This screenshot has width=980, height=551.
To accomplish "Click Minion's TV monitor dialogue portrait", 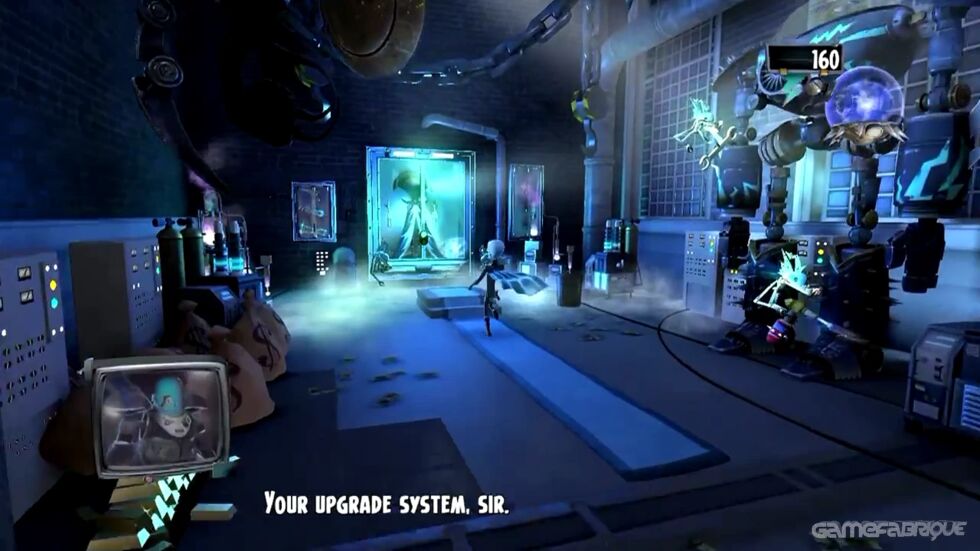I will (x=160, y=414).
